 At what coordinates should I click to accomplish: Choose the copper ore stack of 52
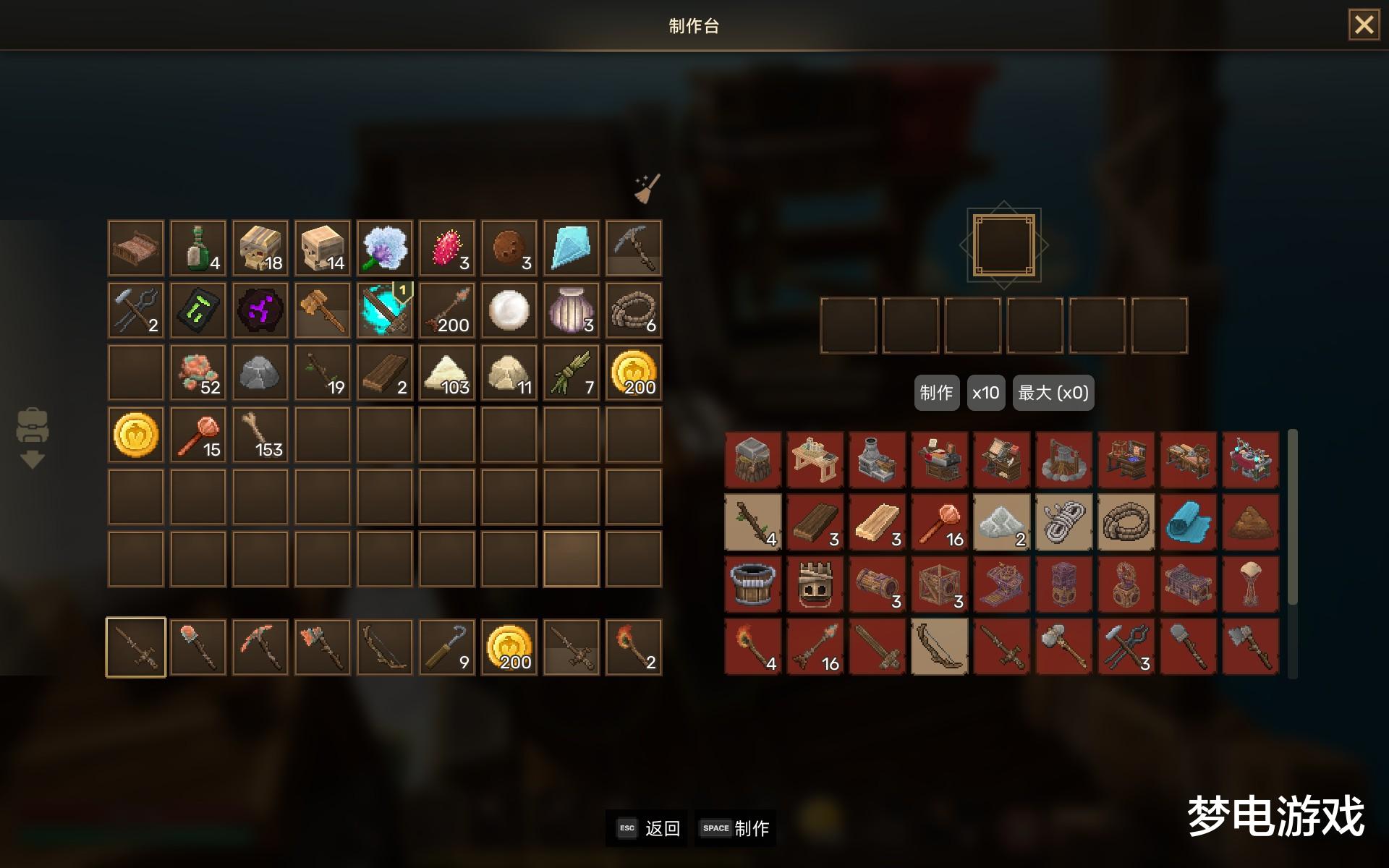point(198,373)
